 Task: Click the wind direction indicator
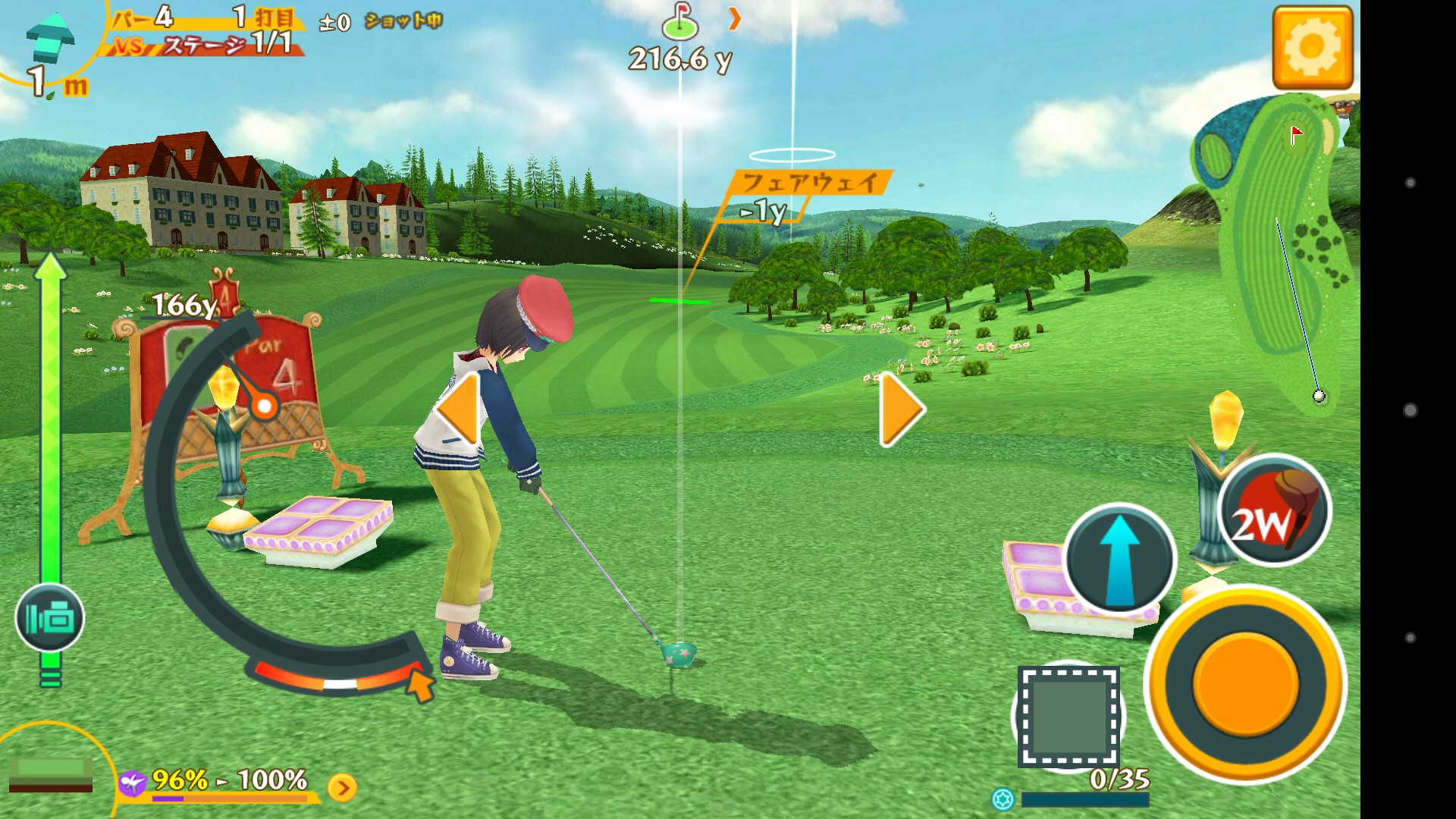click(50, 38)
